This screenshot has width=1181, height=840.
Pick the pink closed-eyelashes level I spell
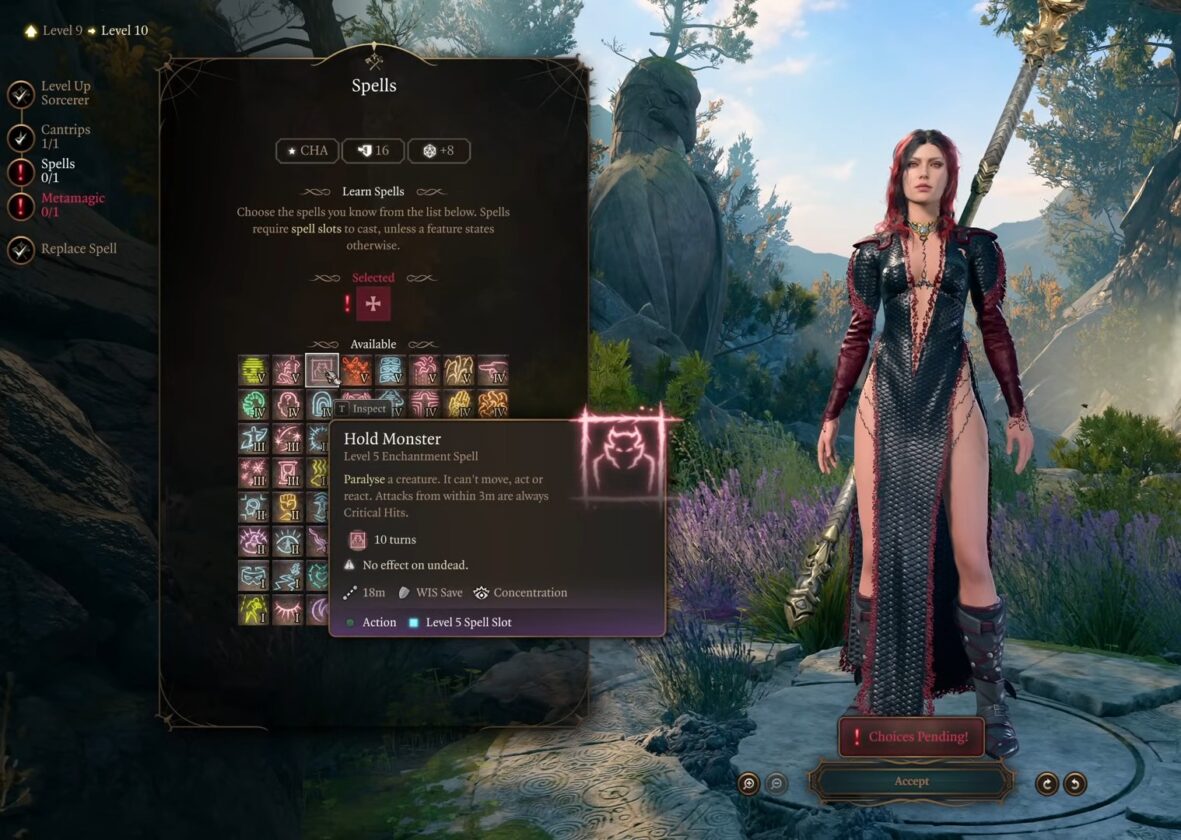(288, 609)
